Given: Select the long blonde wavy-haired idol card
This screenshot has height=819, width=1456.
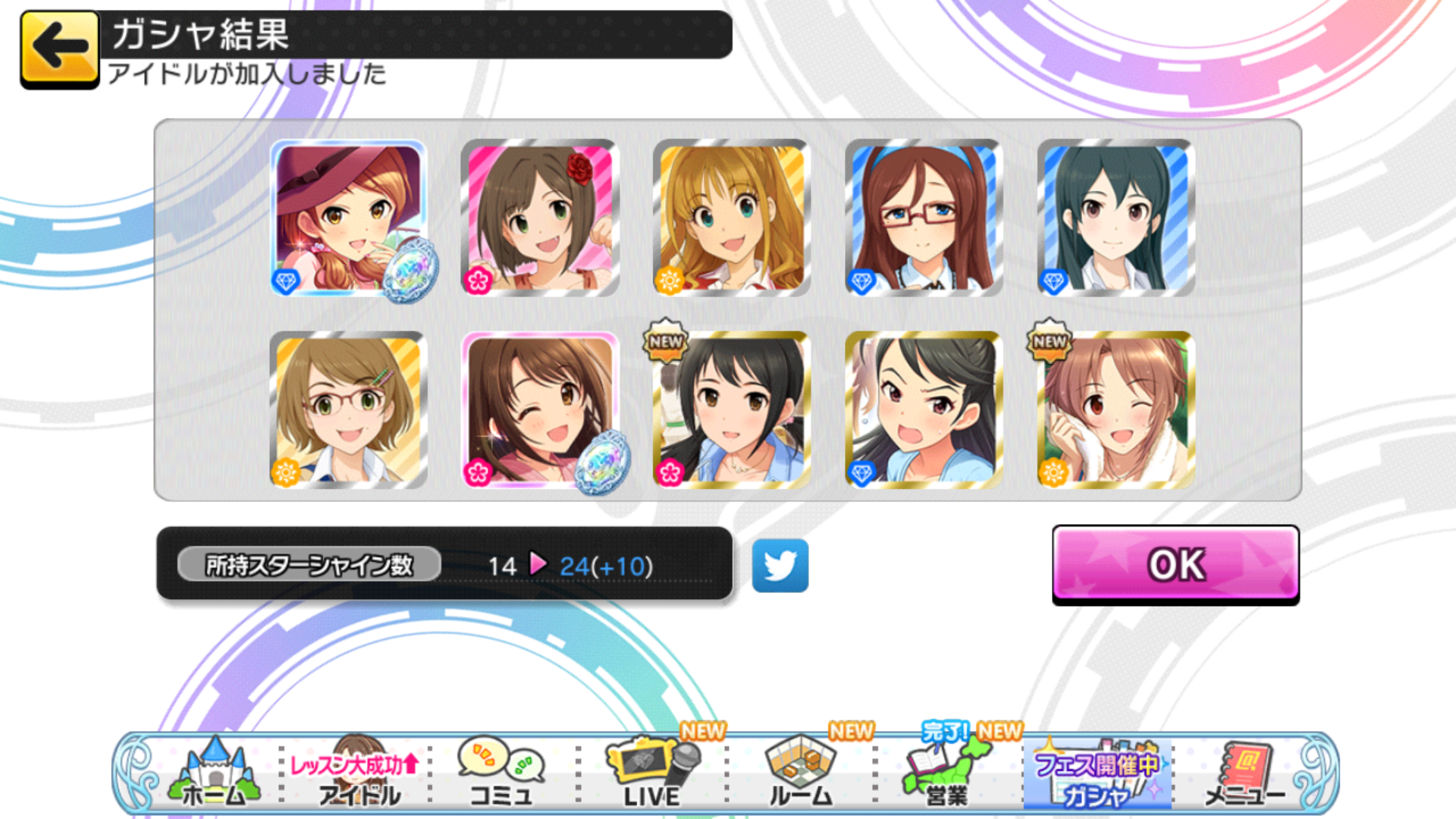Looking at the screenshot, I should 732,218.
